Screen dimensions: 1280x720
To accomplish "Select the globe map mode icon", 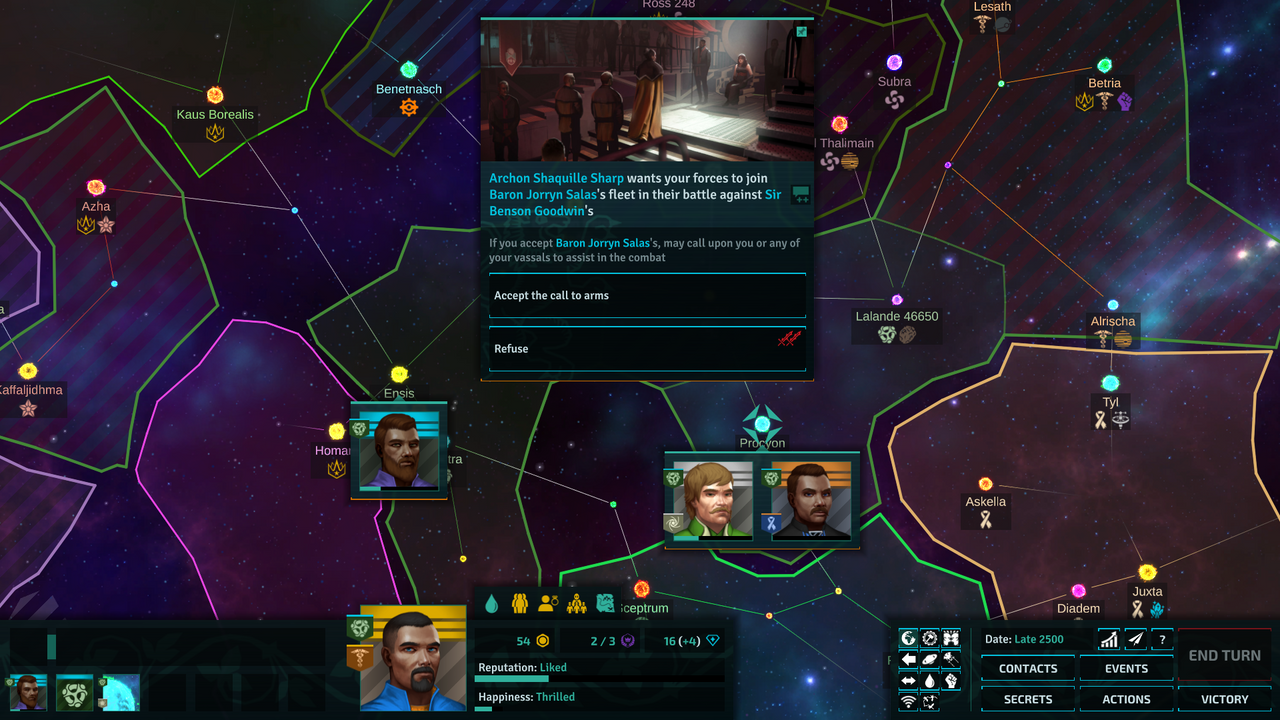I will [x=908, y=637].
